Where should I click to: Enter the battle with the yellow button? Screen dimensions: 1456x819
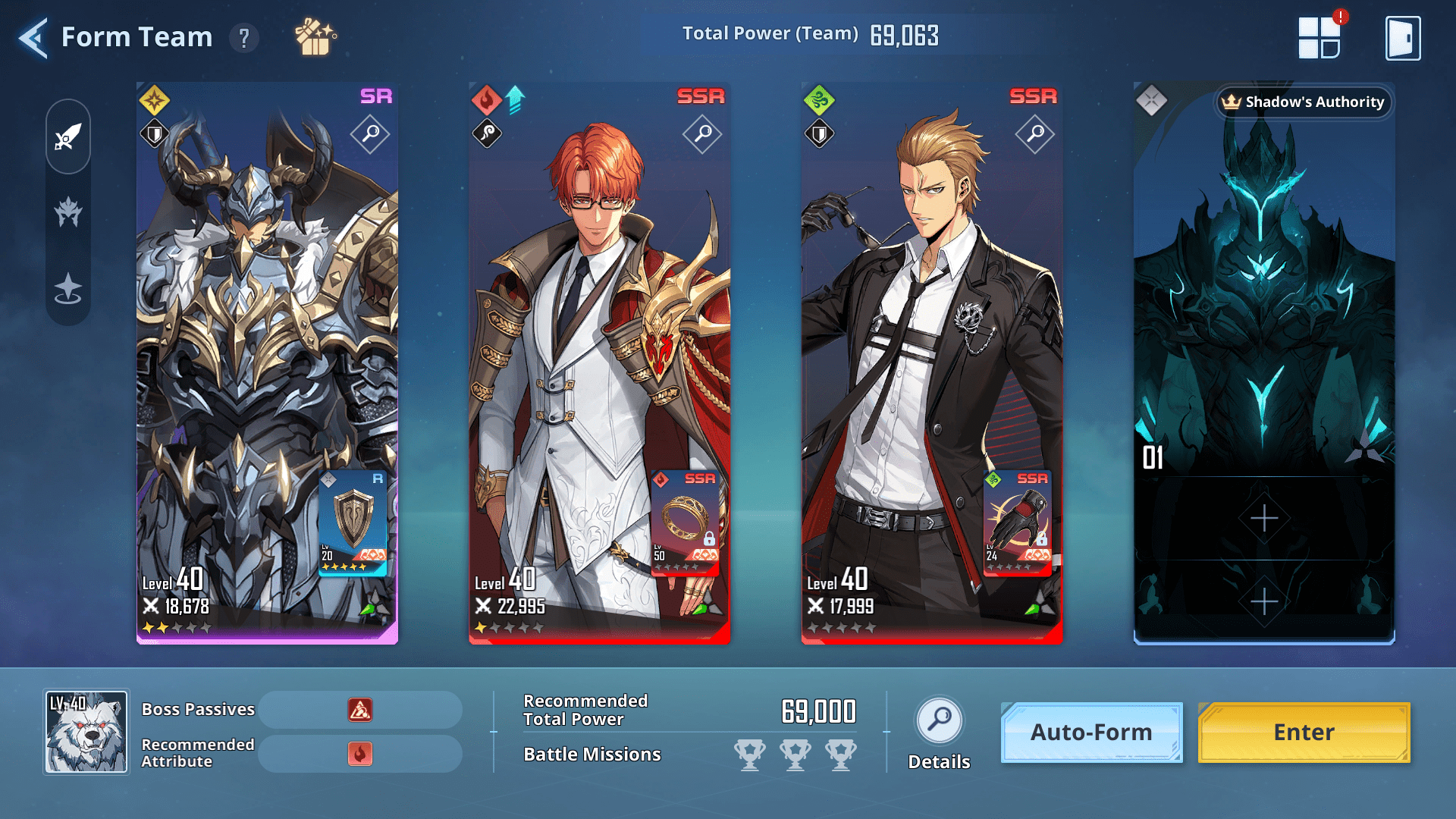(x=1304, y=732)
